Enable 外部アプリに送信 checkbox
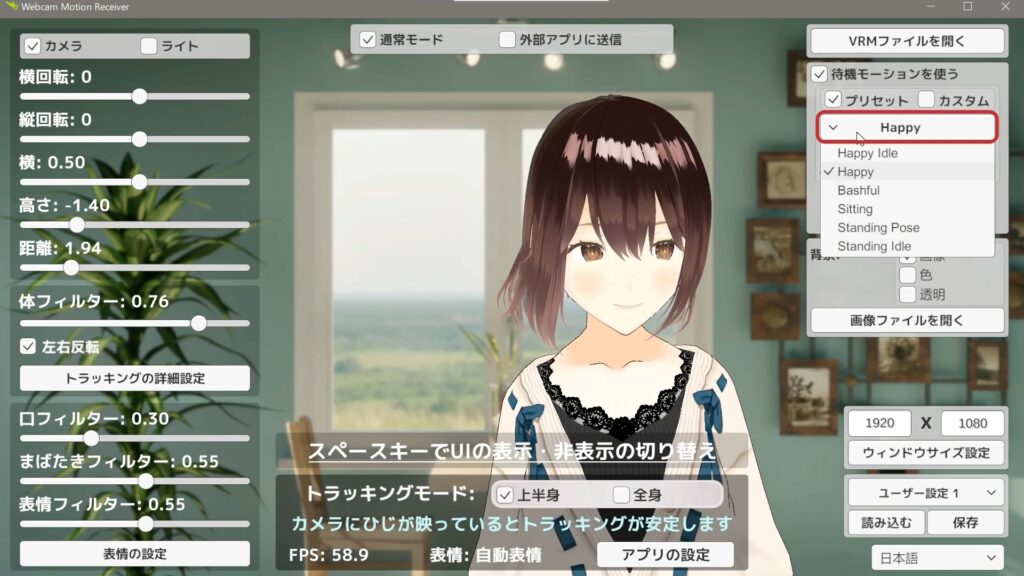Screen dimensions: 1024x576 click(507, 40)
